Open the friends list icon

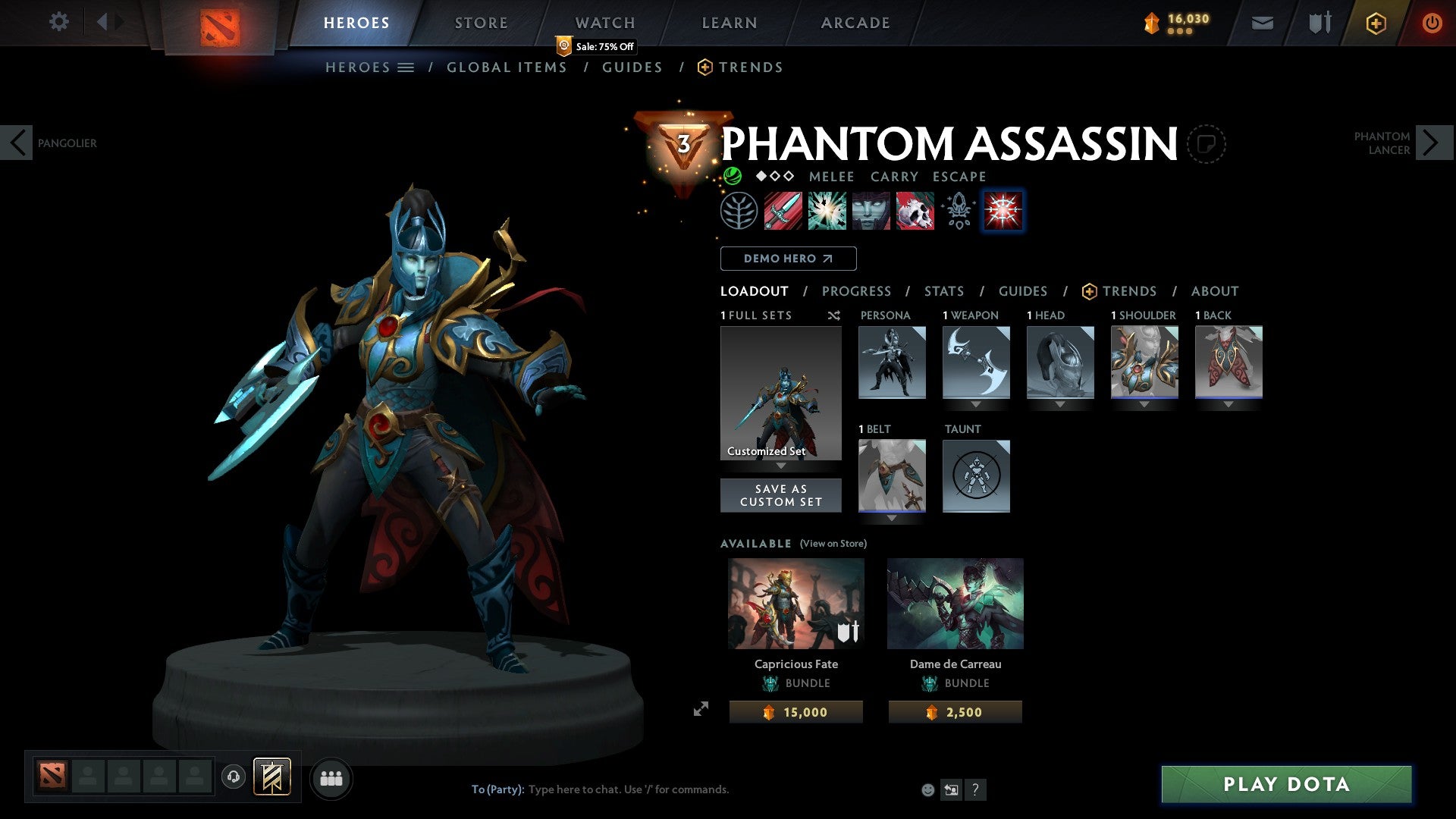[330, 777]
